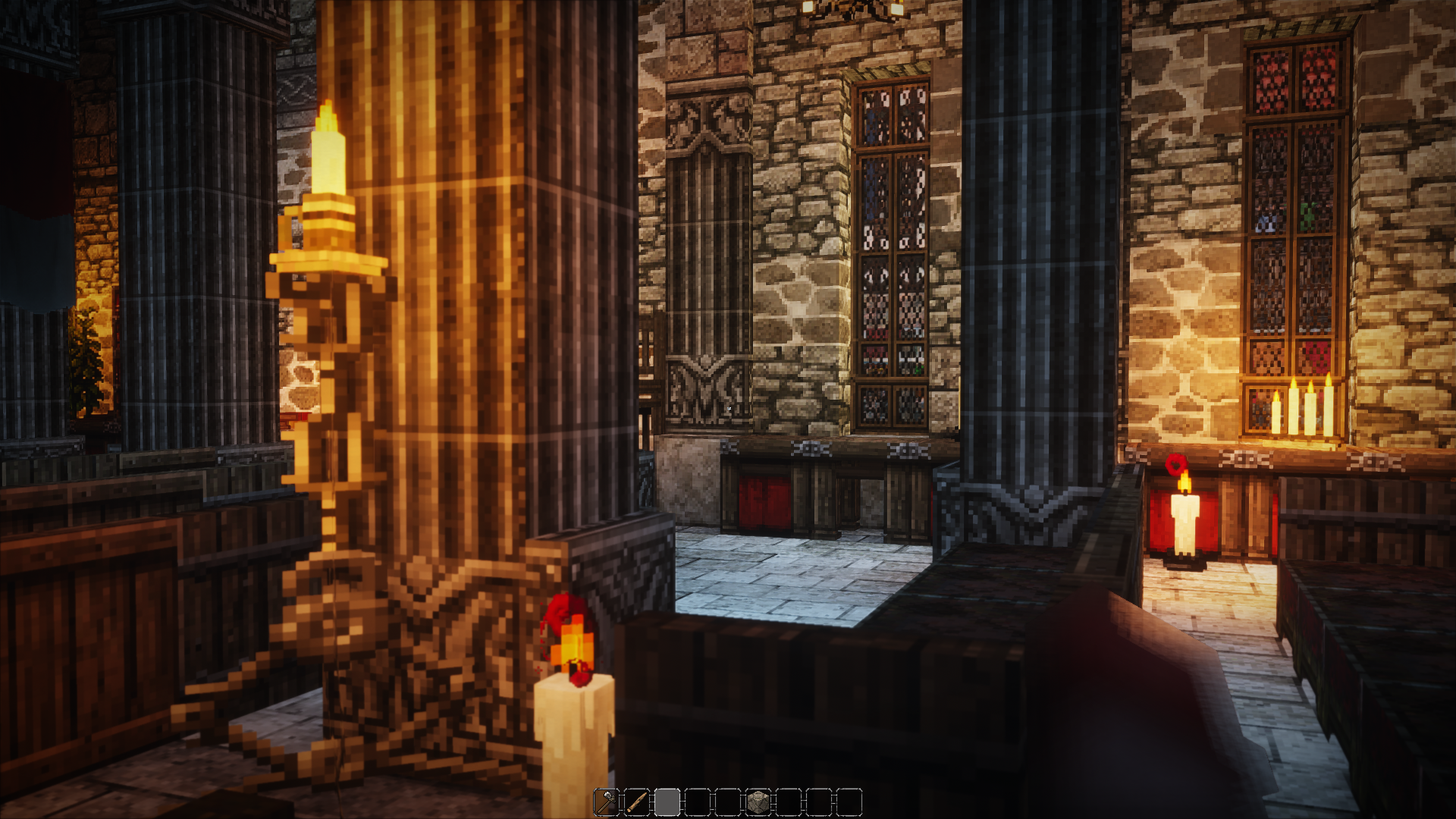Choose the stone block hotbar slot

[758, 802]
